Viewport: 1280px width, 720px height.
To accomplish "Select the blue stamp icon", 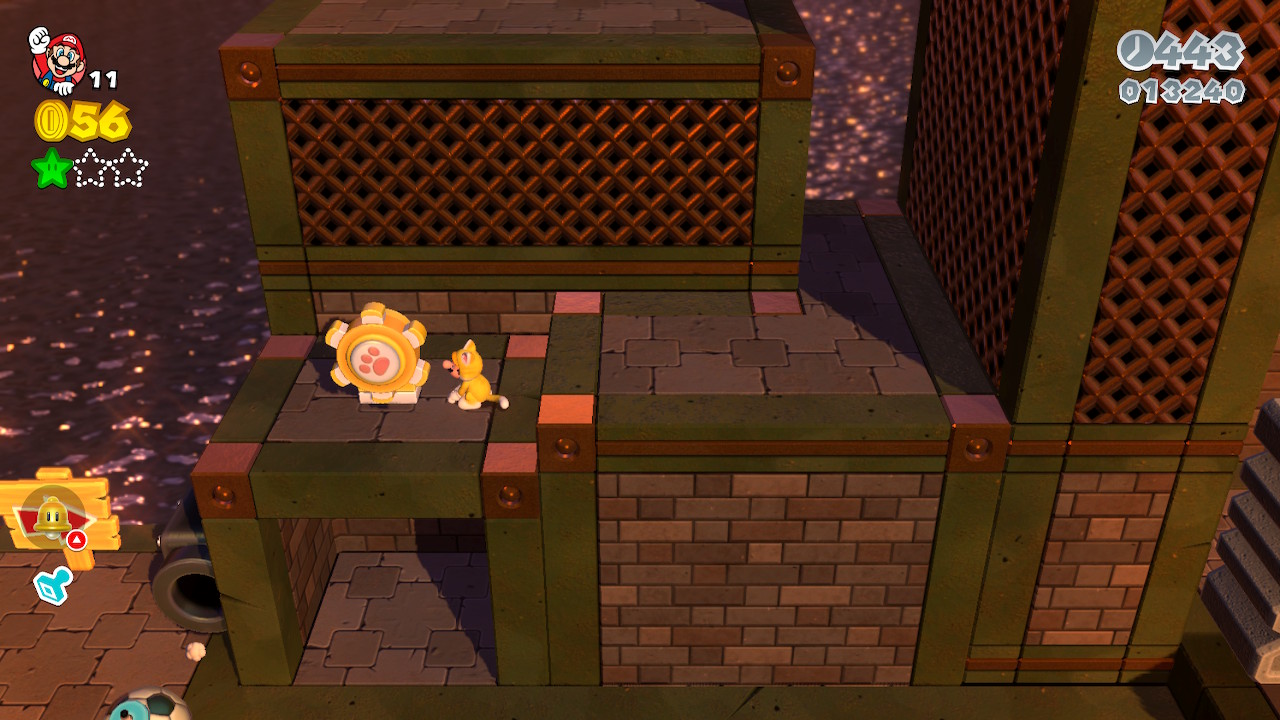I will [52, 586].
